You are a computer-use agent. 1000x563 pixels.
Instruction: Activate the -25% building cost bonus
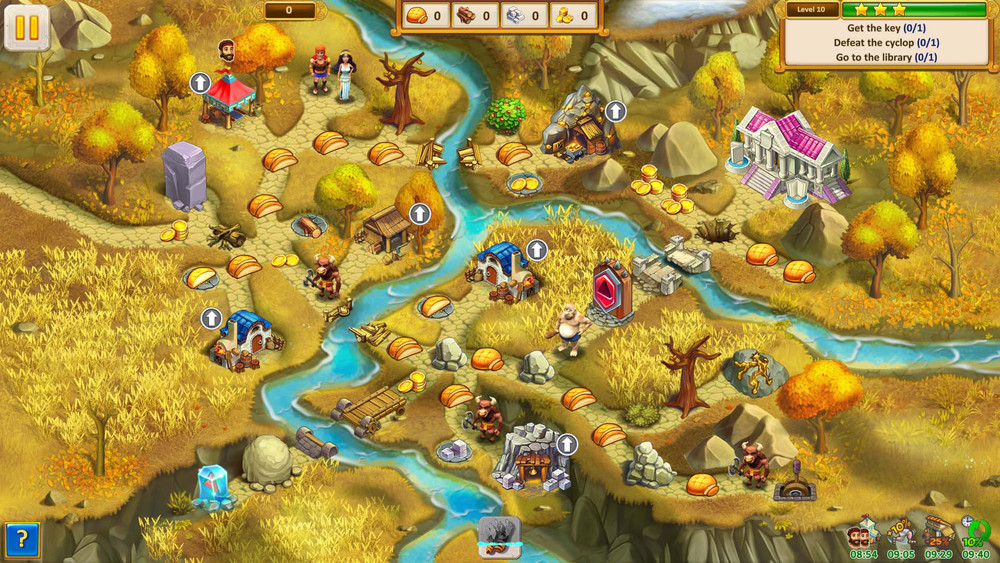tap(938, 533)
